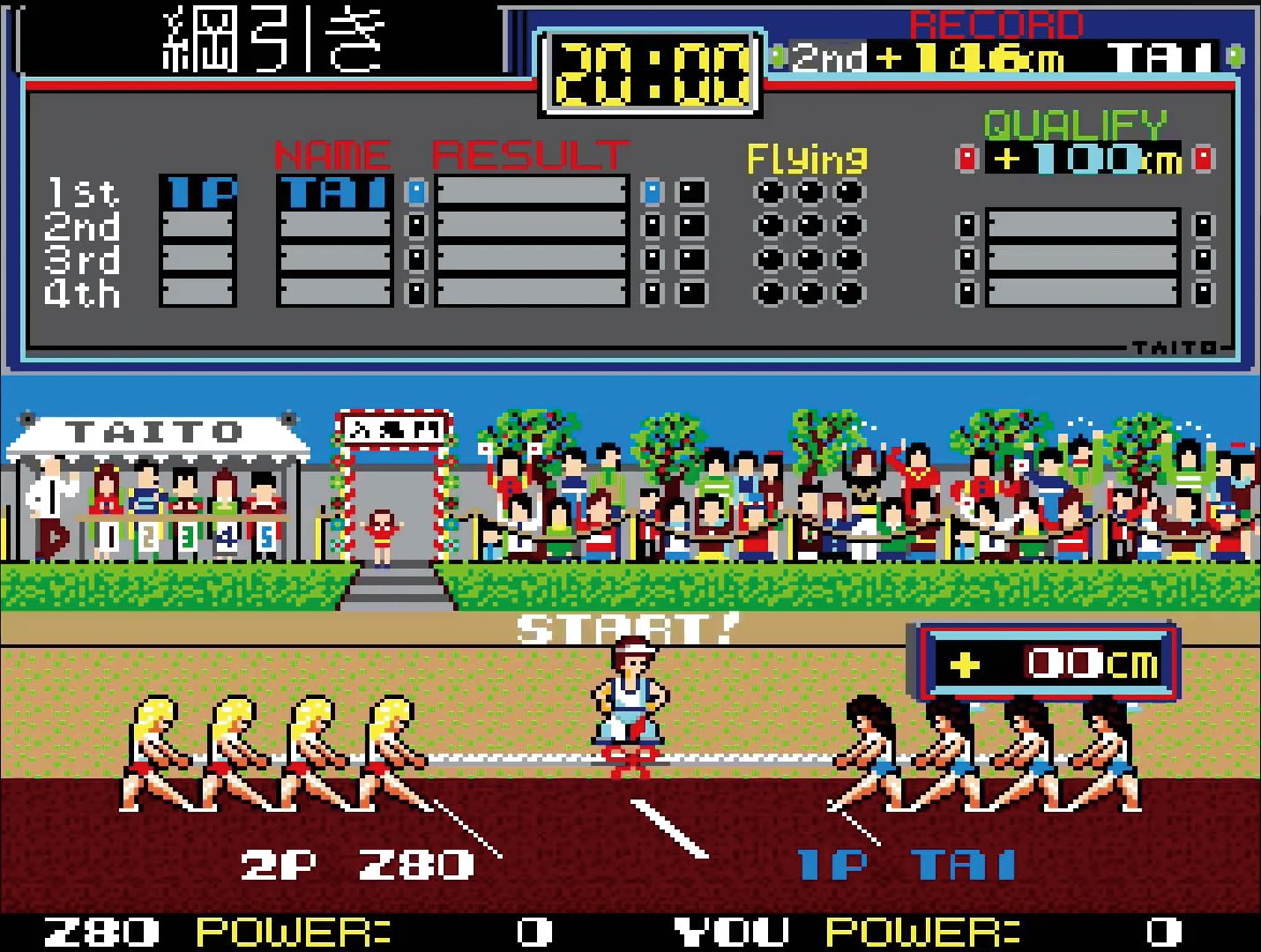This screenshot has width=1261, height=952.
Task: Toggle the first Flying indicator lamp
Action: (769, 190)
